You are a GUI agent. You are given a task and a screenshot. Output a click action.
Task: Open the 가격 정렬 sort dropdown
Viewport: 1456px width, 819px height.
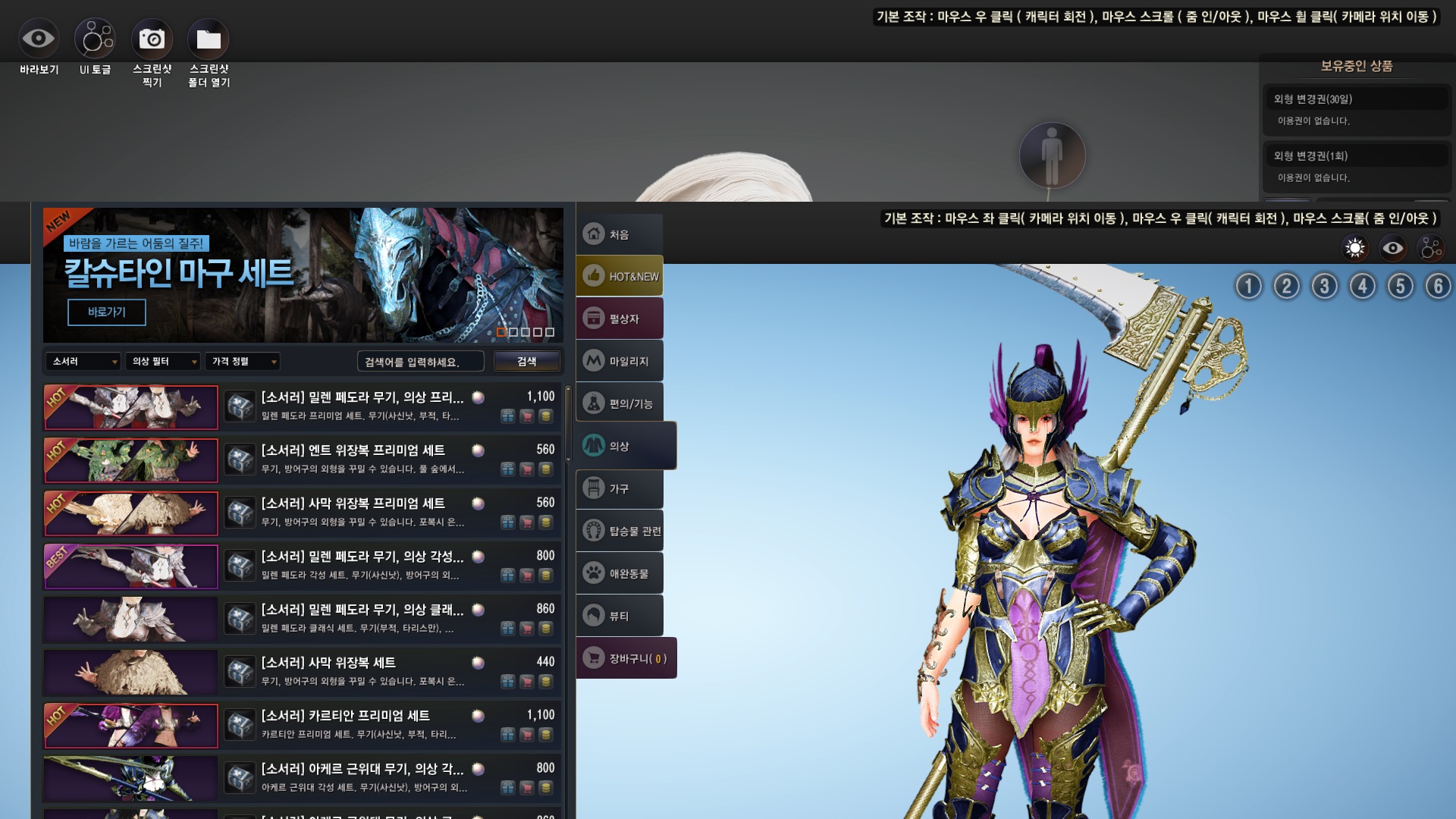click(x=243, y=362)
